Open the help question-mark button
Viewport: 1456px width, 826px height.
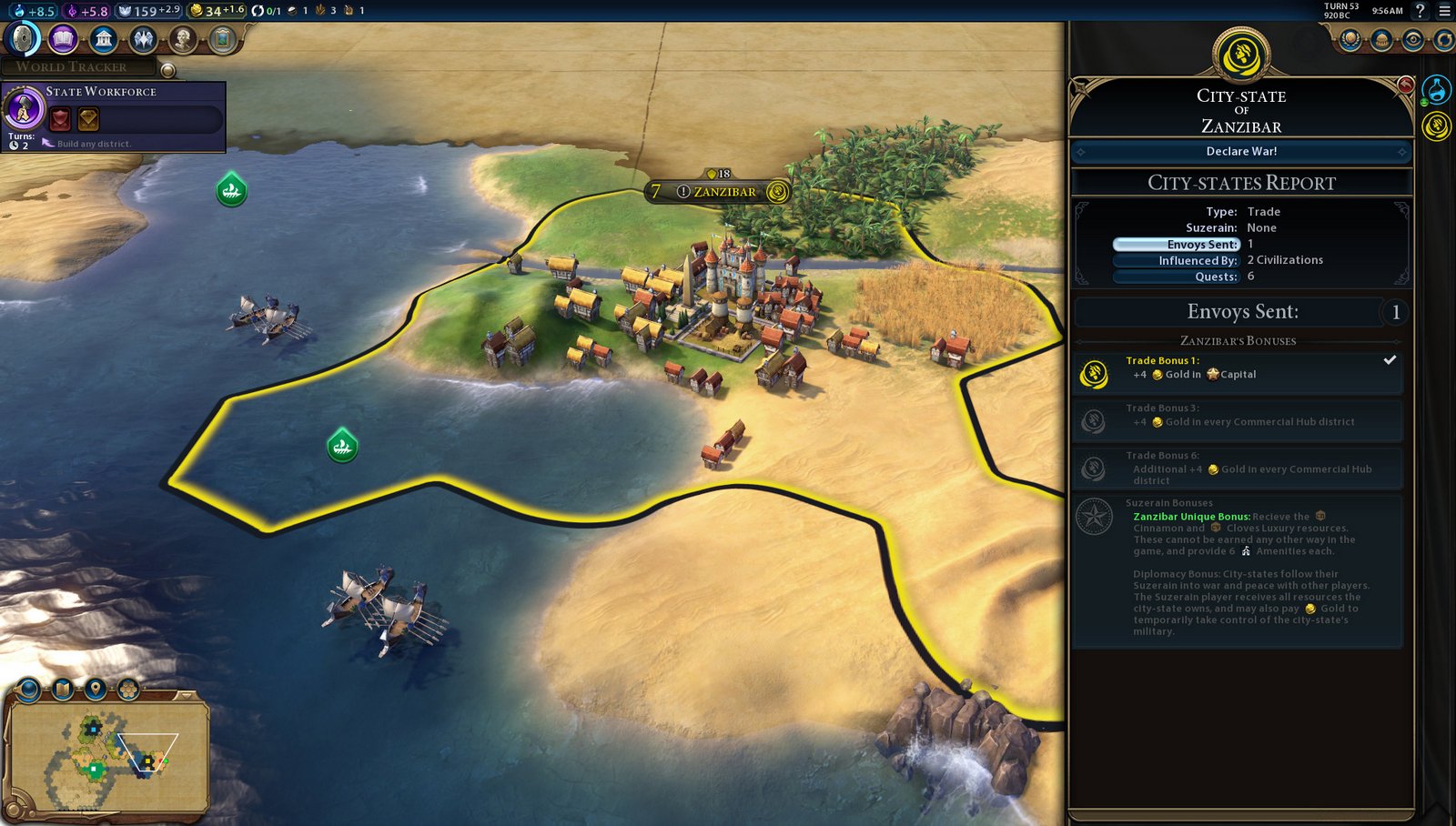pos(1418,12)
